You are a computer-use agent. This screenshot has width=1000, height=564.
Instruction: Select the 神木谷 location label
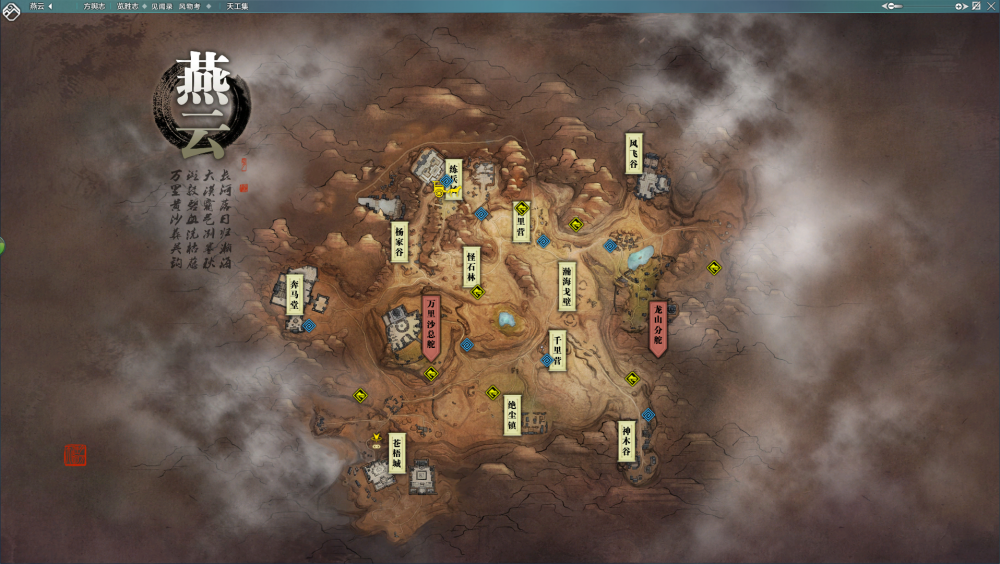627,440
